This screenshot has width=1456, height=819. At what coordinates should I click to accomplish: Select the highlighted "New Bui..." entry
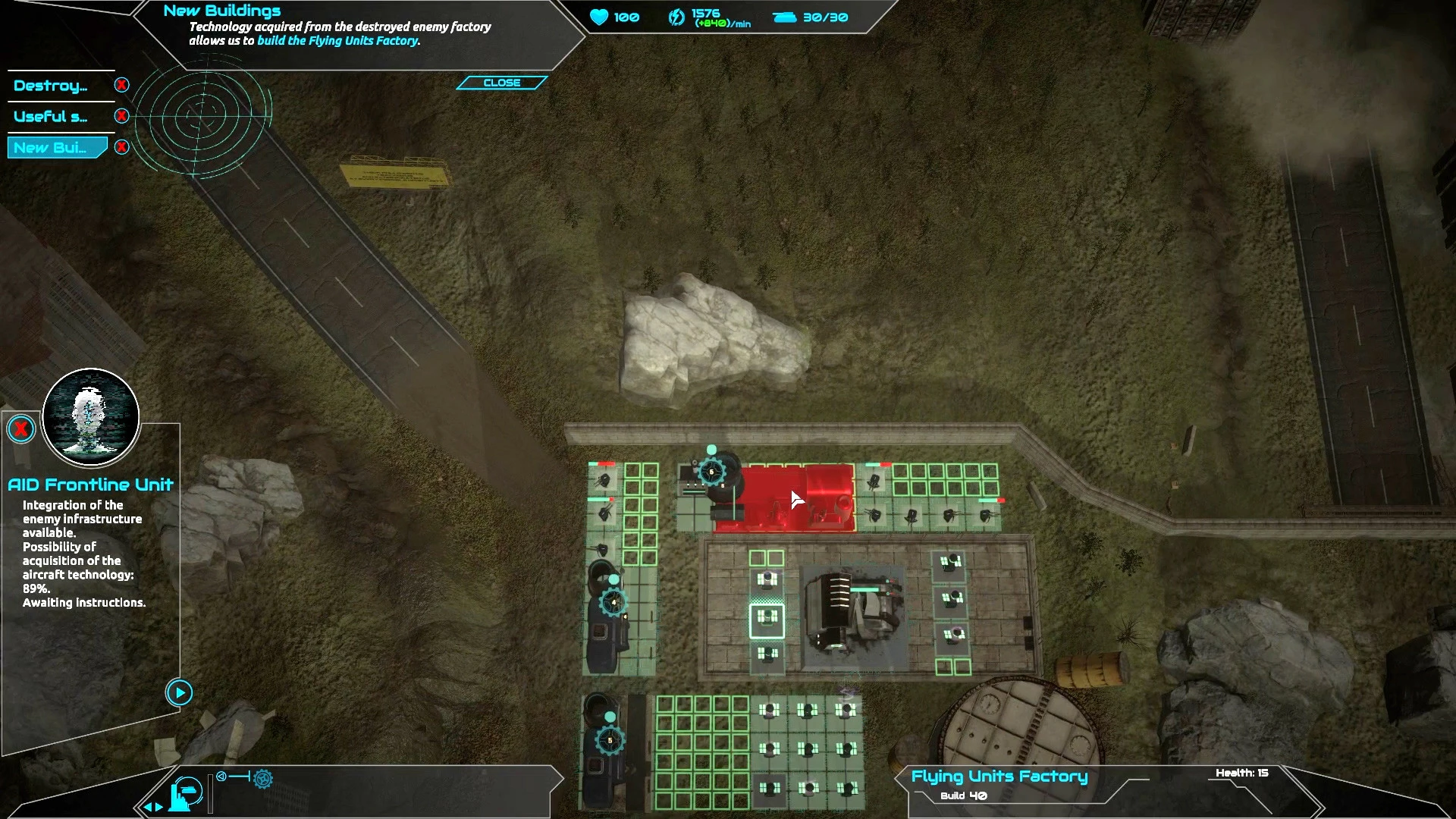click(51, 148)
